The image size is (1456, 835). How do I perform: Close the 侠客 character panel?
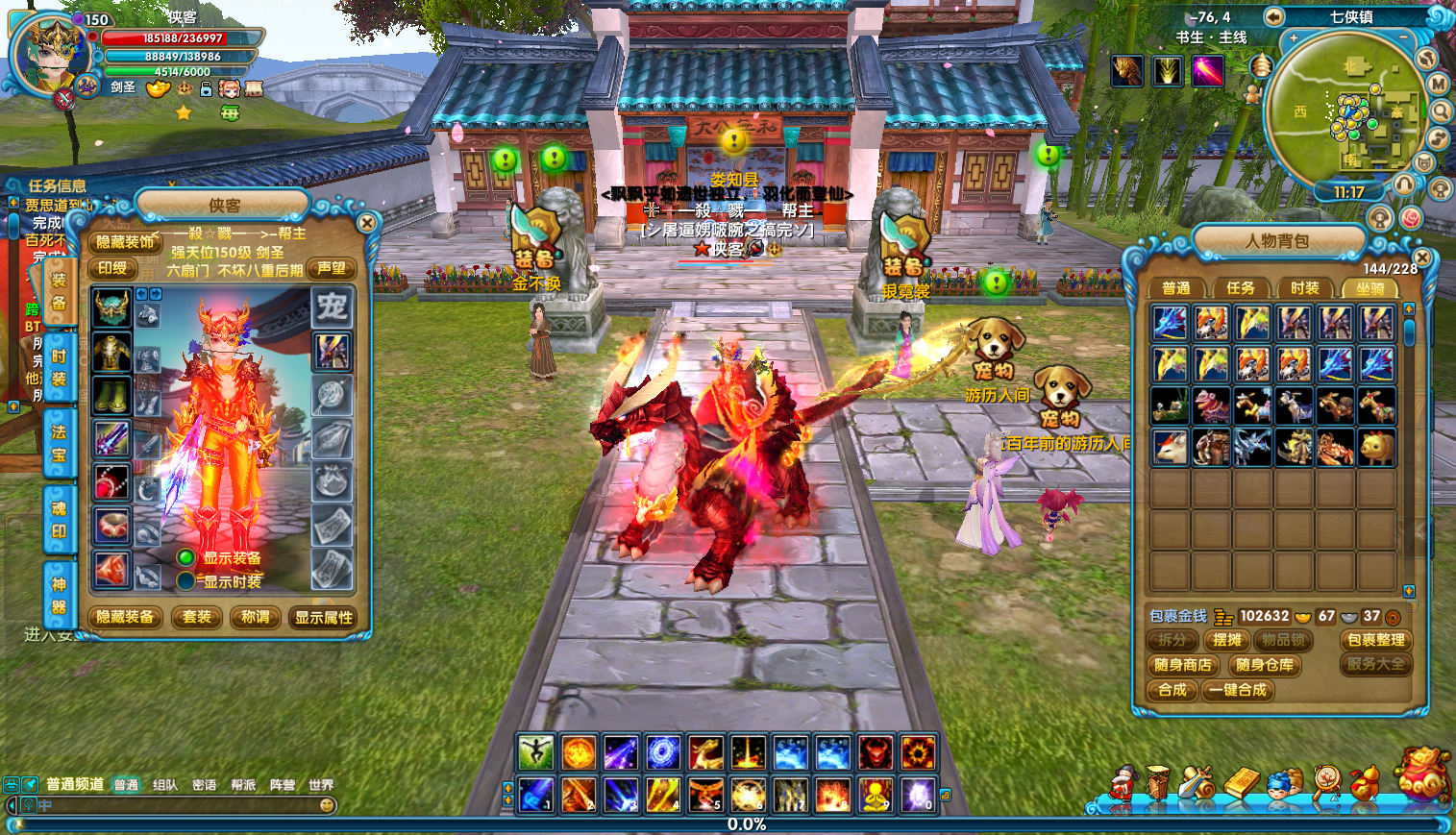366,223
